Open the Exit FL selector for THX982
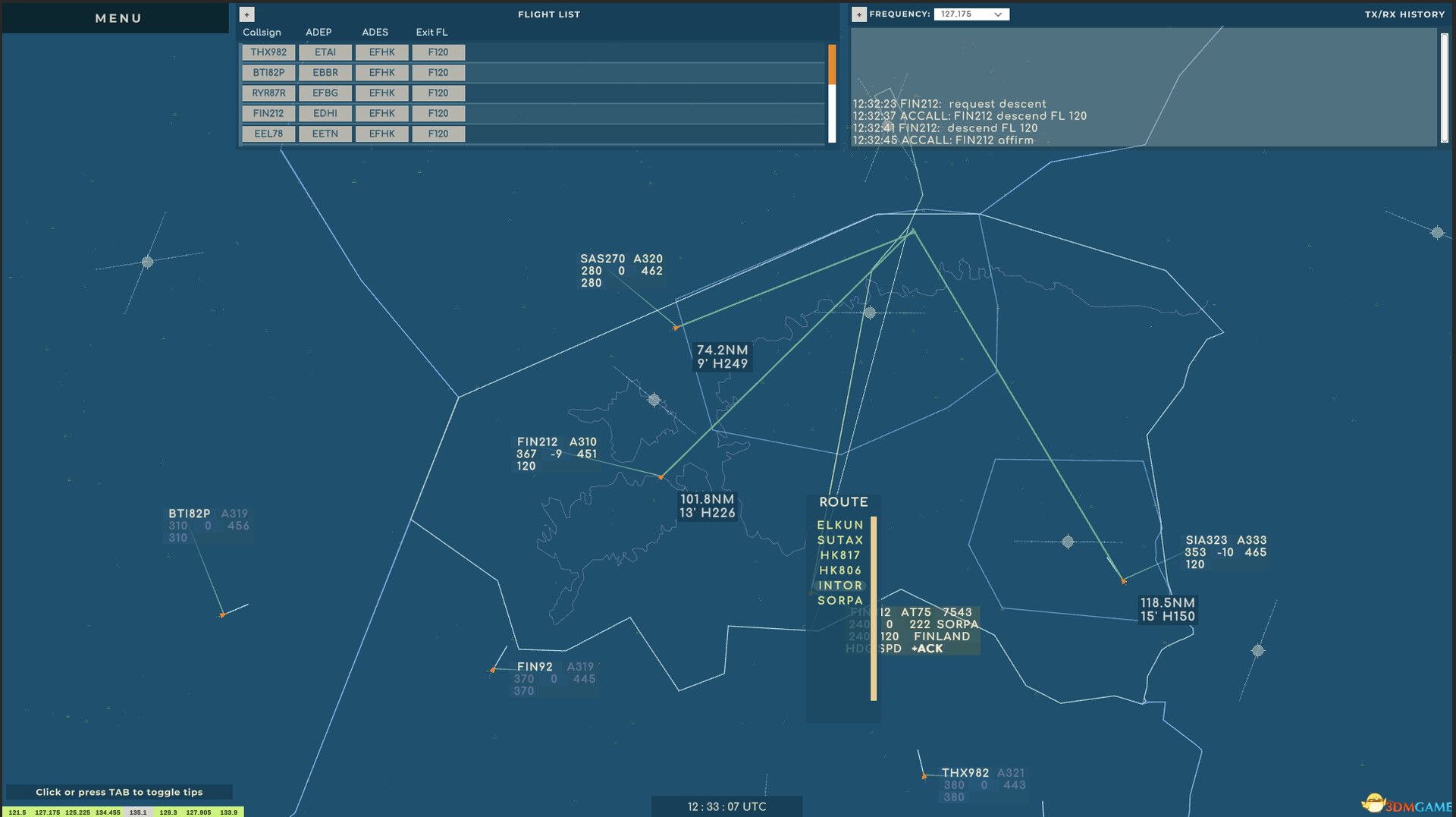Viewport: 1456px width, 817px height. (x=438, y=52)
